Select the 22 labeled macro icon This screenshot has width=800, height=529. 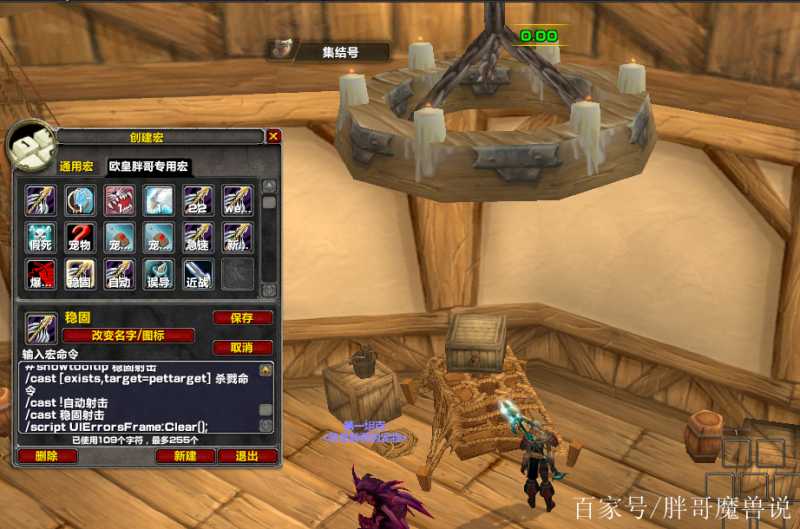(x=198, y=200)
